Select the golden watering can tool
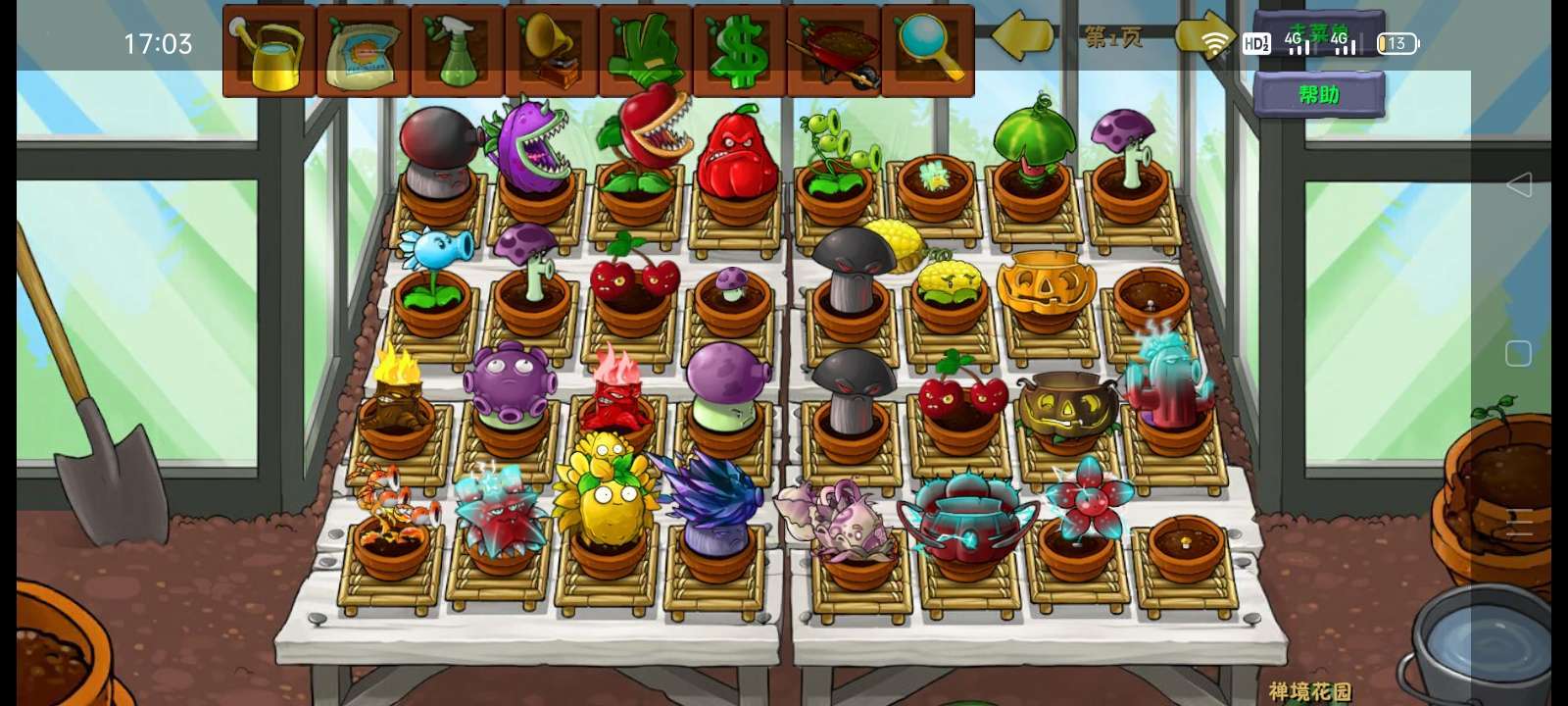 point(269,52)
